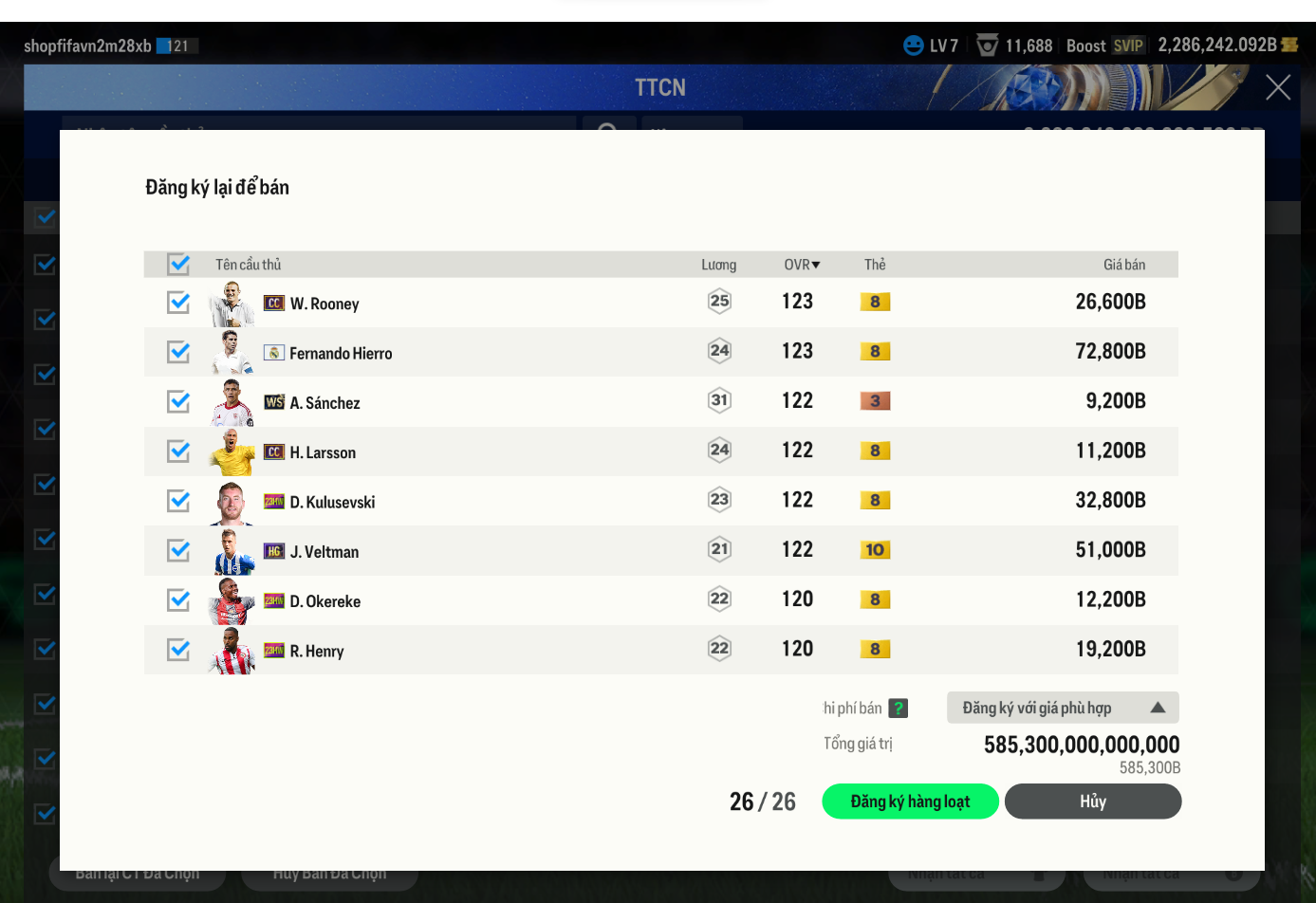1316x903 pixels.
Task: Close the TTCN window with X
Action: pyautogui.click(x=1277, y=88)
